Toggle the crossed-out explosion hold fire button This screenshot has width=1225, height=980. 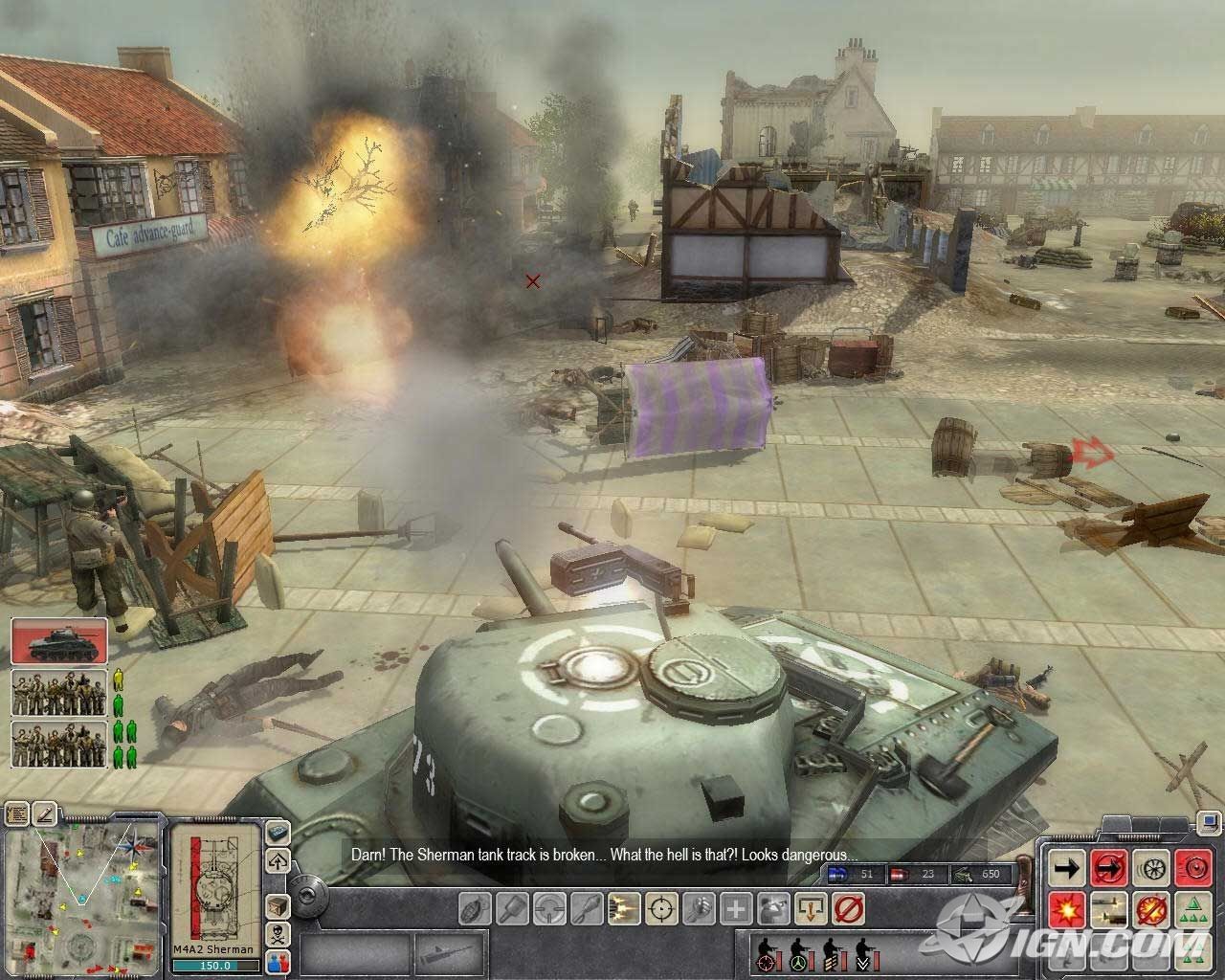1150,908
